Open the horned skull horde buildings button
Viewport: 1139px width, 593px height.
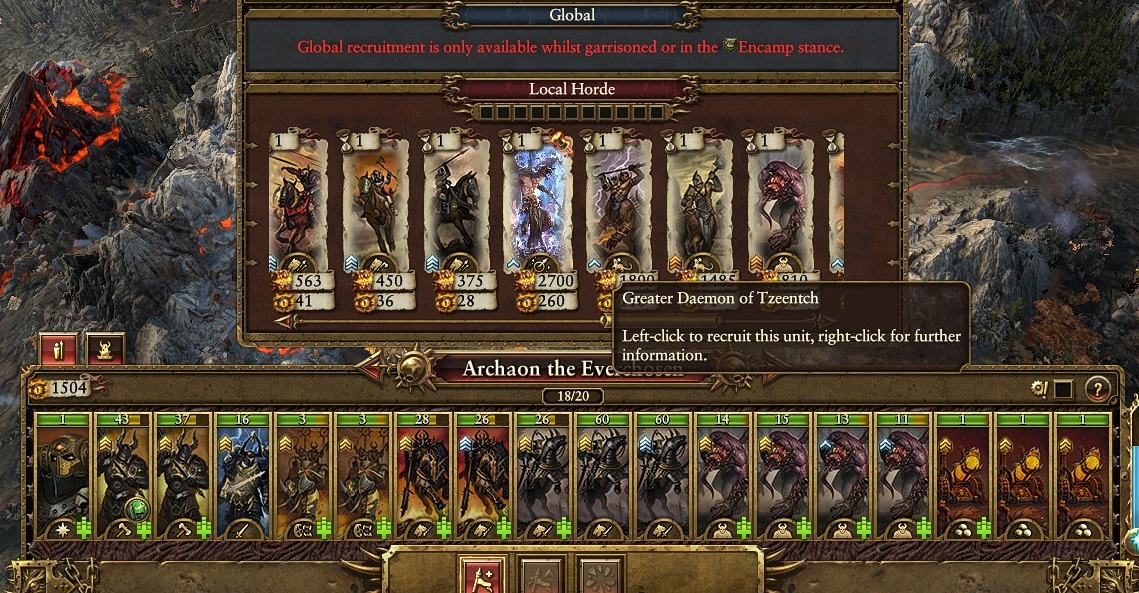[106, 349]
